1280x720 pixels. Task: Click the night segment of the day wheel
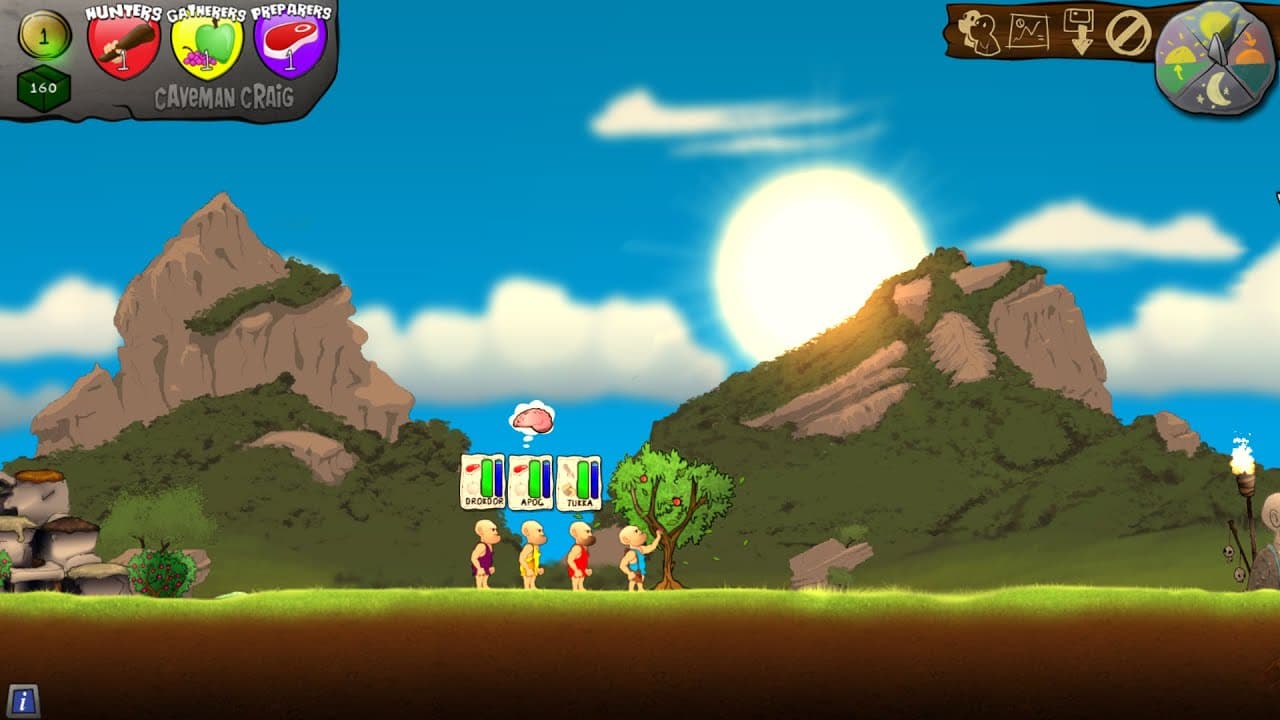(1216, 90)
